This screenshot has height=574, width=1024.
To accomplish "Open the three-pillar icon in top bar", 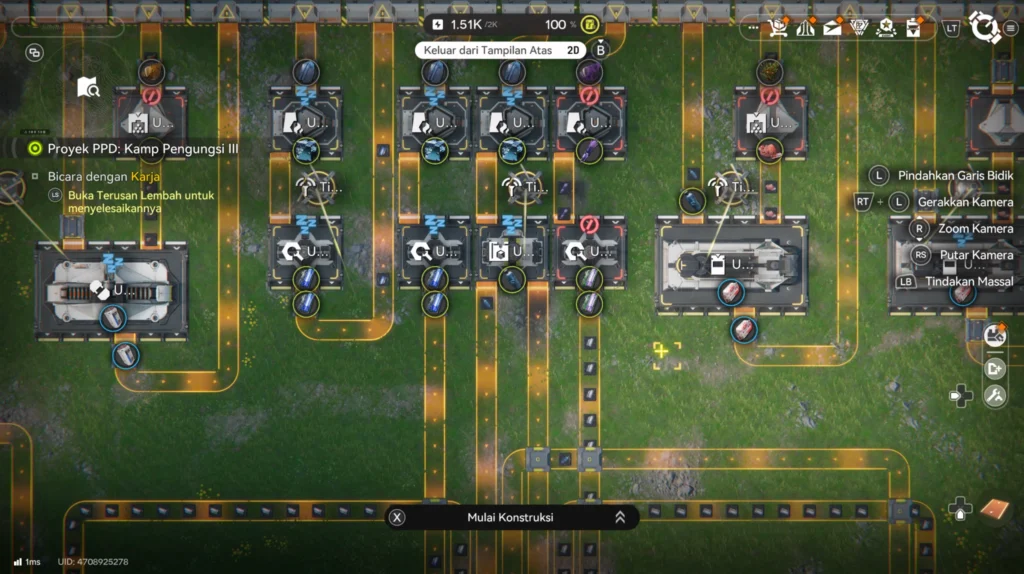I will (805, 27).
